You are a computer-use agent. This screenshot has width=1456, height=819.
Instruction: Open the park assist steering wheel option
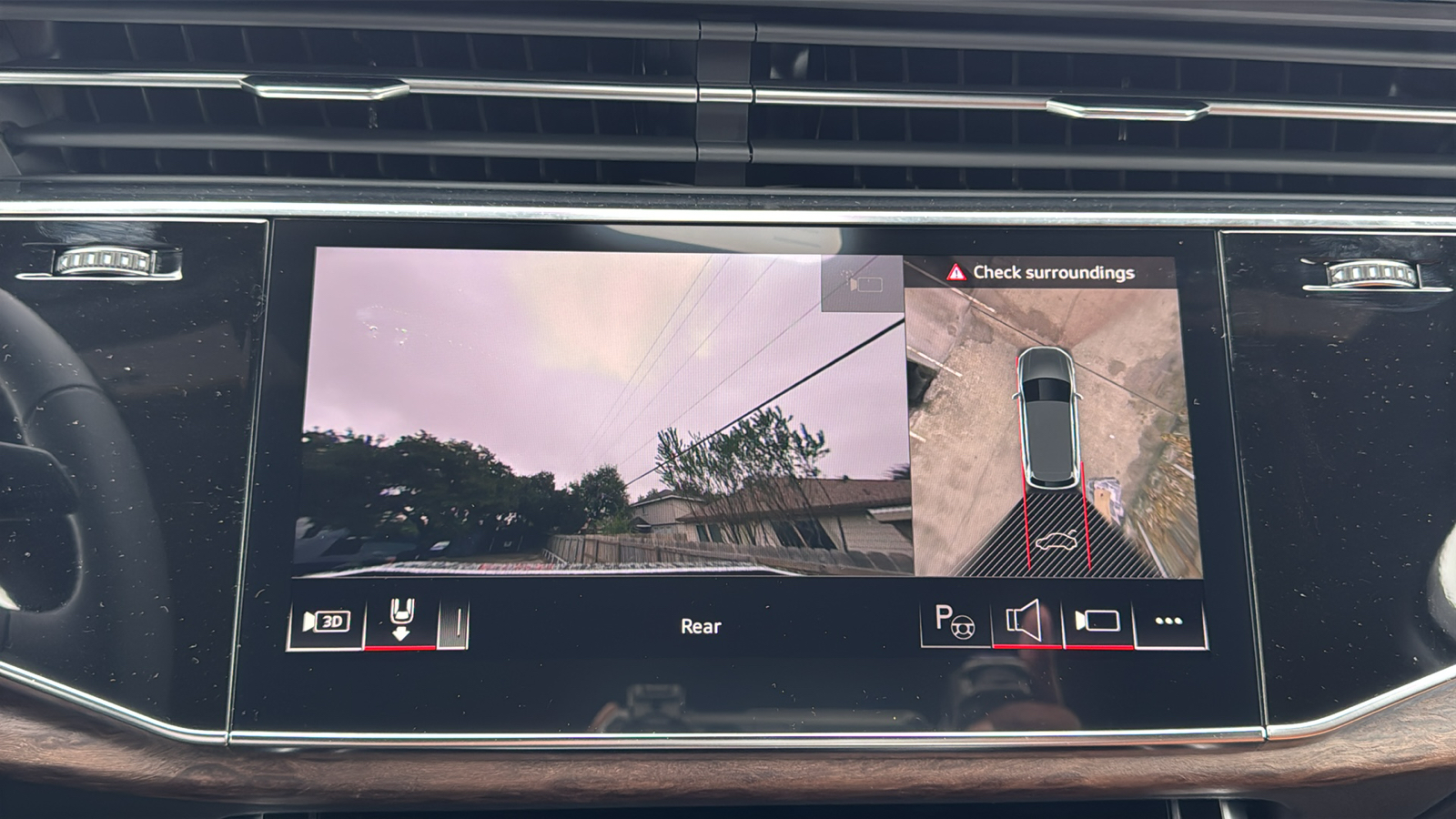[x=955, y=622]
